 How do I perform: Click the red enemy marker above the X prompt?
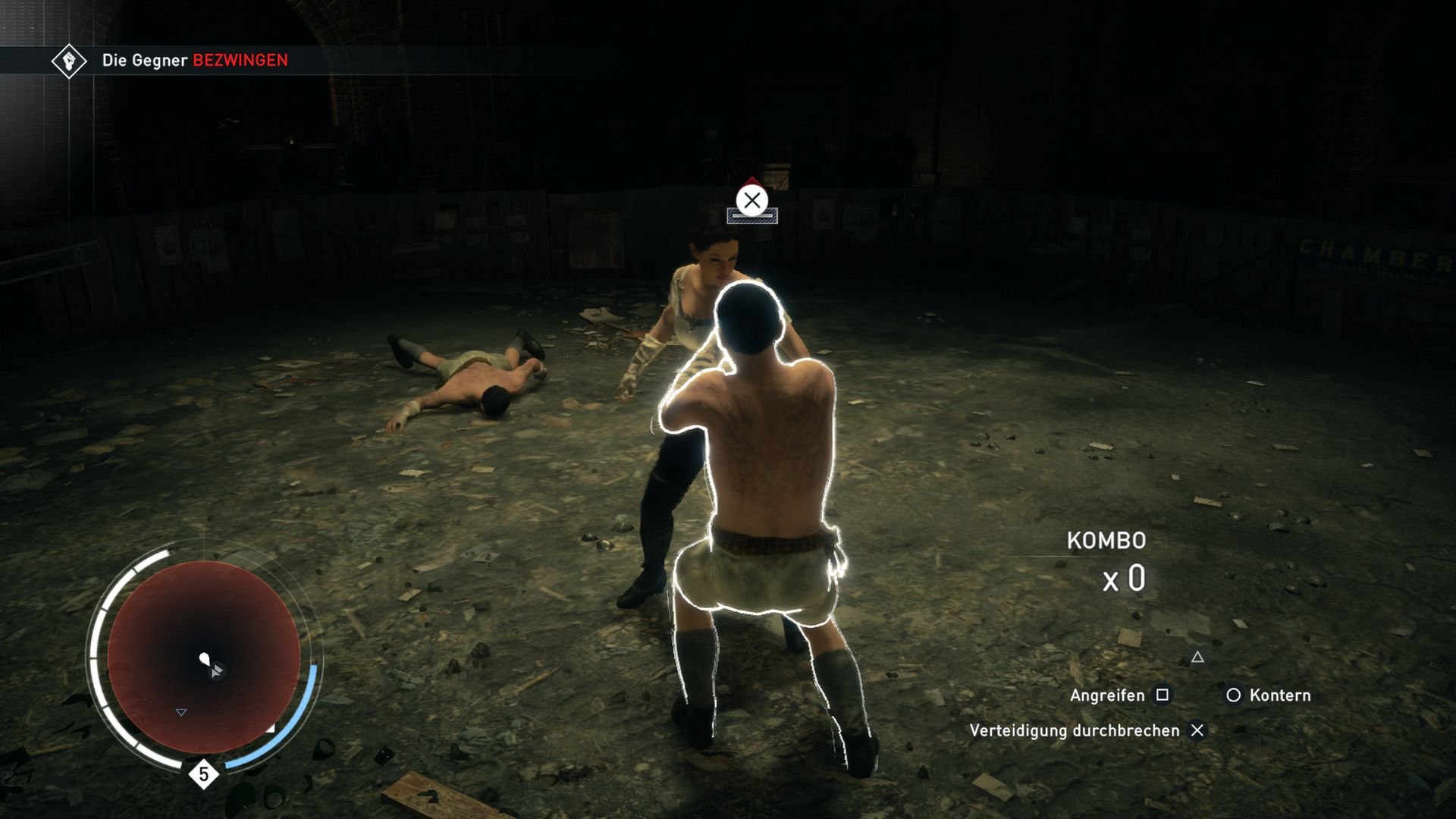(751, 180)
